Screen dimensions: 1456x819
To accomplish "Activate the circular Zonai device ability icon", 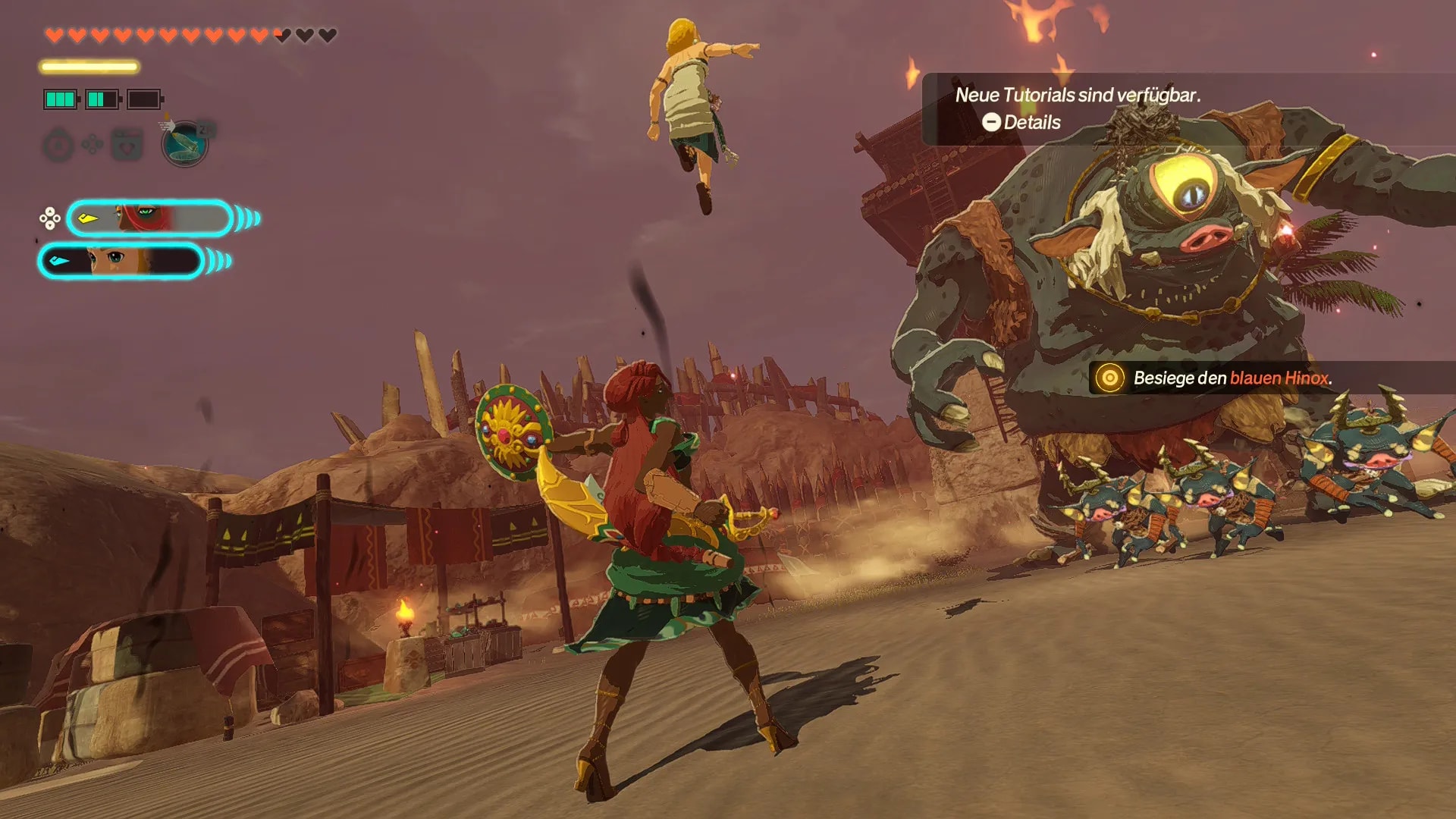I will 184,143.
